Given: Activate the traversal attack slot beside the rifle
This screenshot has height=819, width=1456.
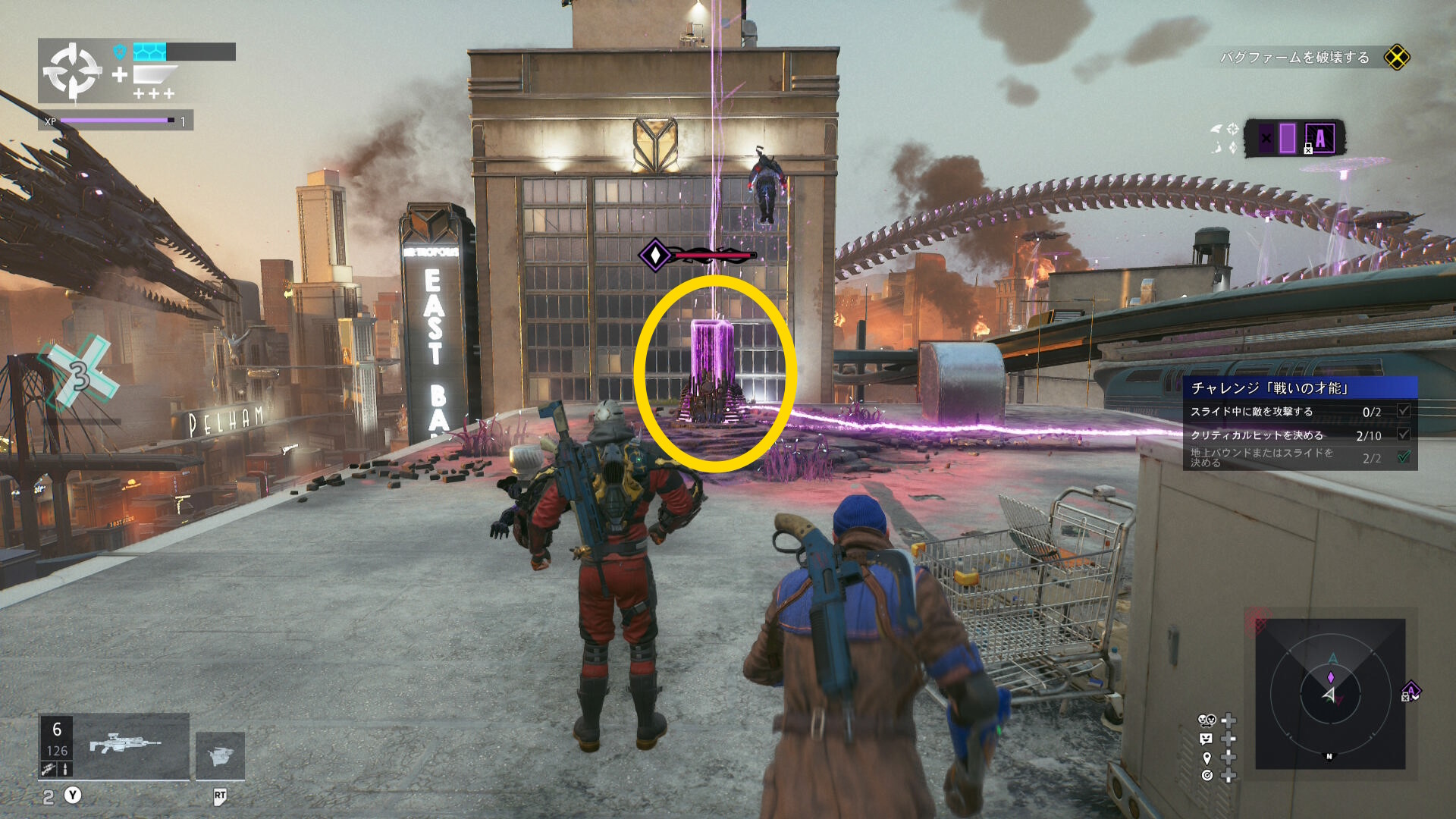Looking at the screenshot, I should click(220, 755).
